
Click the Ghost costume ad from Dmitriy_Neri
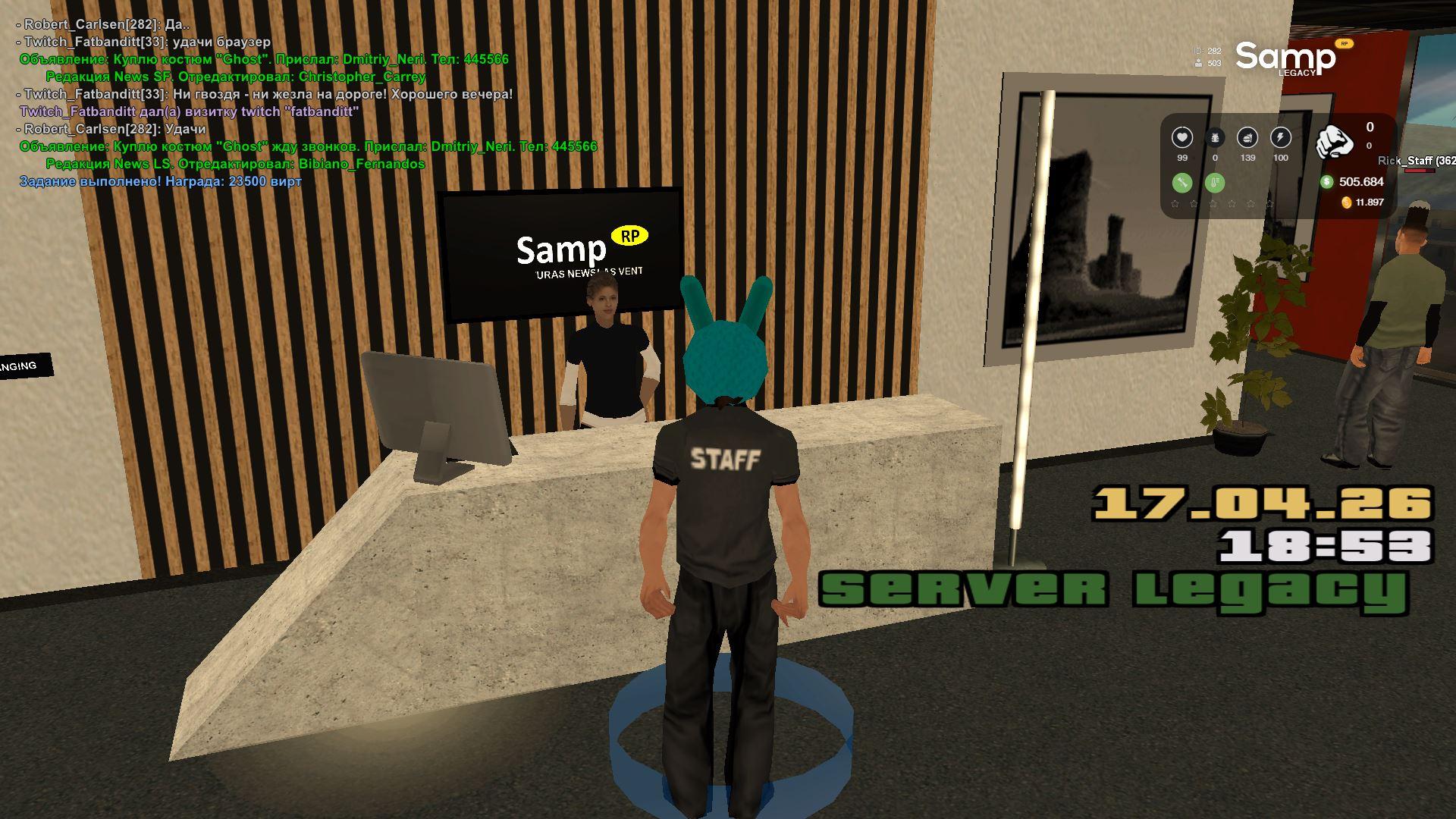click(264, 59)
